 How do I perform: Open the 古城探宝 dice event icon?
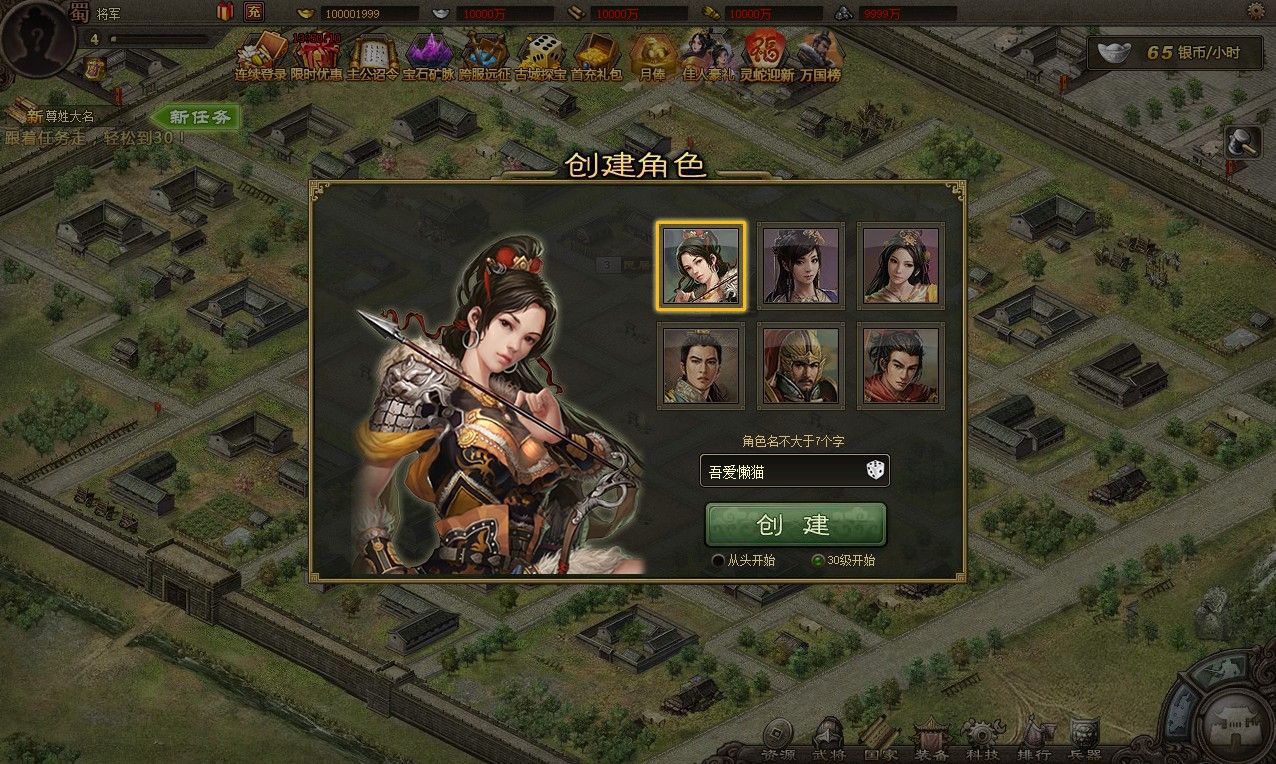pos(541,56)
